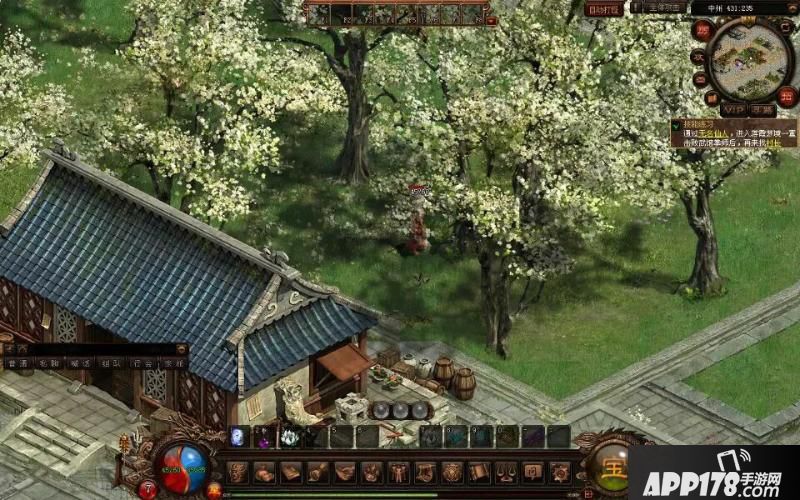Select the 普通 chat channel tab
The height and width of the screenshot is (500, 800).
(x=16, y=365)
